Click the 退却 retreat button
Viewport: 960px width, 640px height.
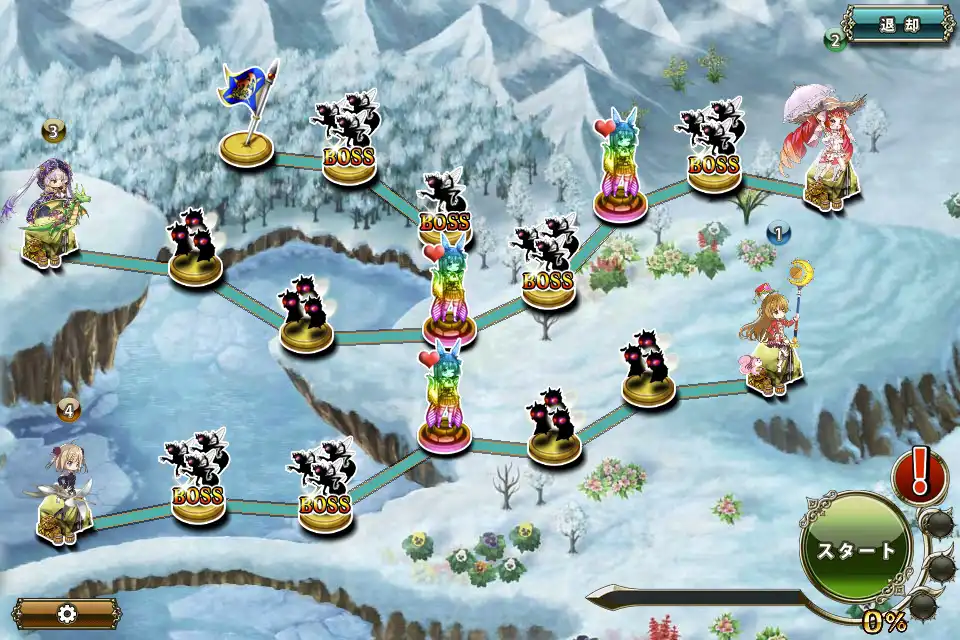[898, 25]
